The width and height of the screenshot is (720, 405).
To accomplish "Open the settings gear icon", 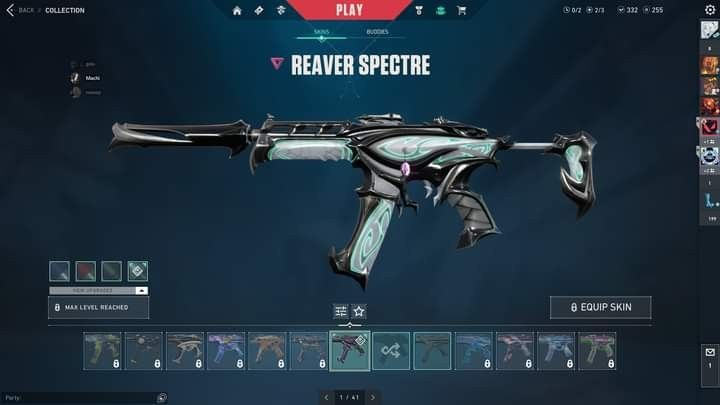I will click(x=710, y=10).
